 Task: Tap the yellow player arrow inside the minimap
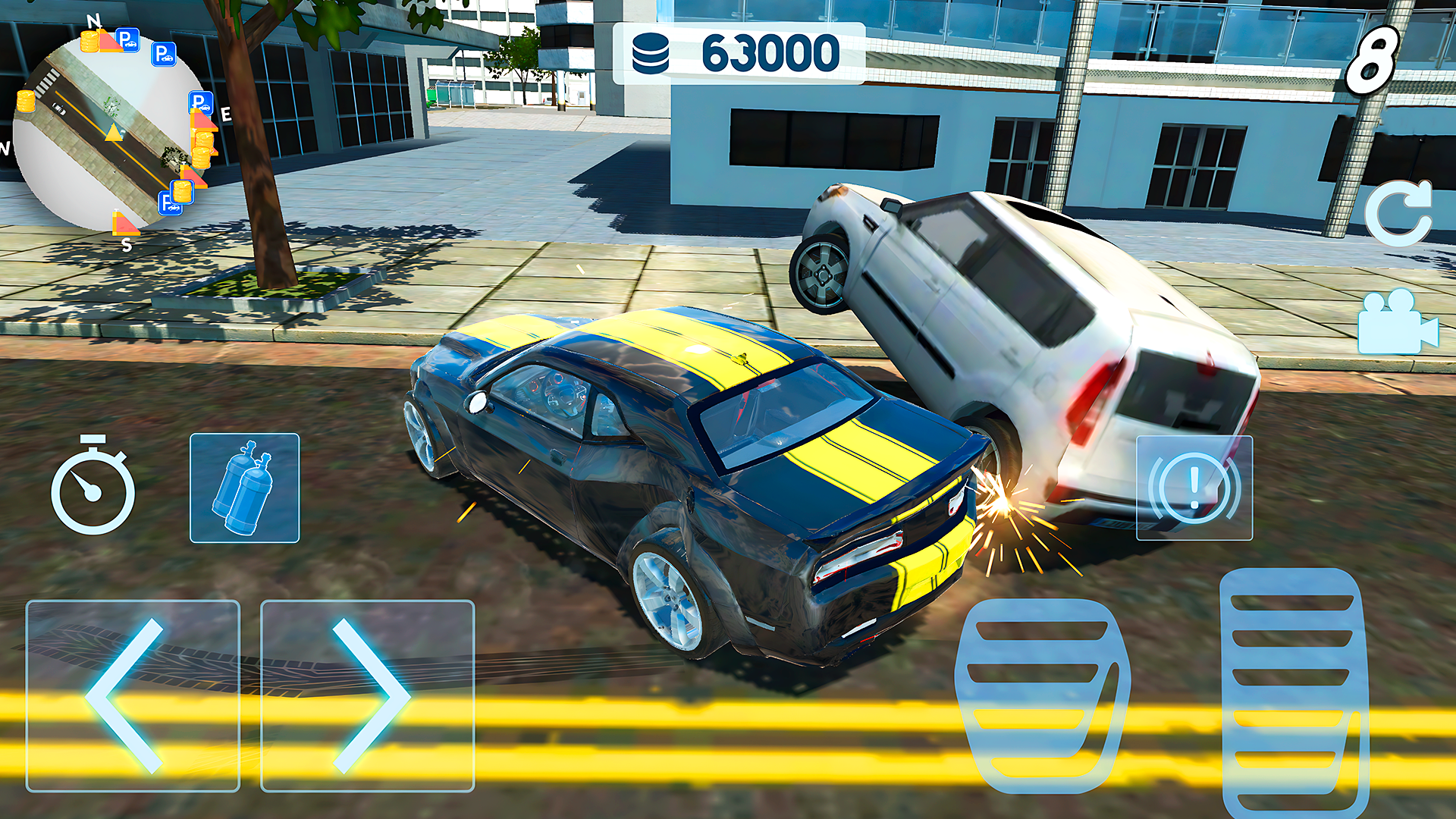click(x=114, y=133)
